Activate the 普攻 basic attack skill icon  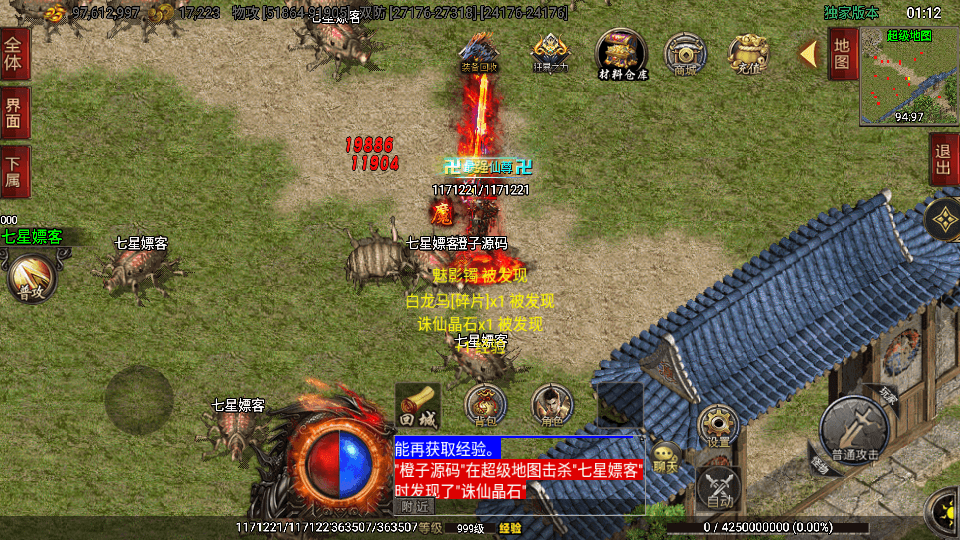tap(30, 277)
